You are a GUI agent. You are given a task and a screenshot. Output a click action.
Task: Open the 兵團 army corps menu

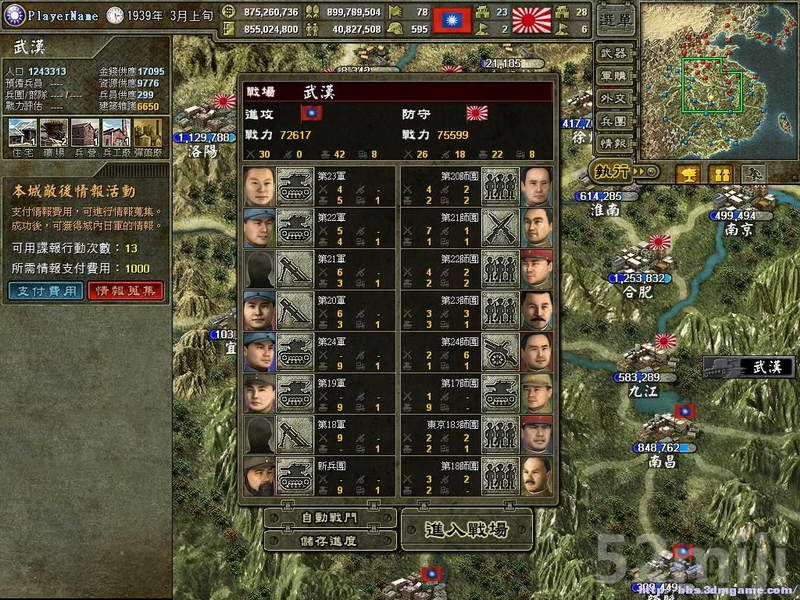pos(616,120)
